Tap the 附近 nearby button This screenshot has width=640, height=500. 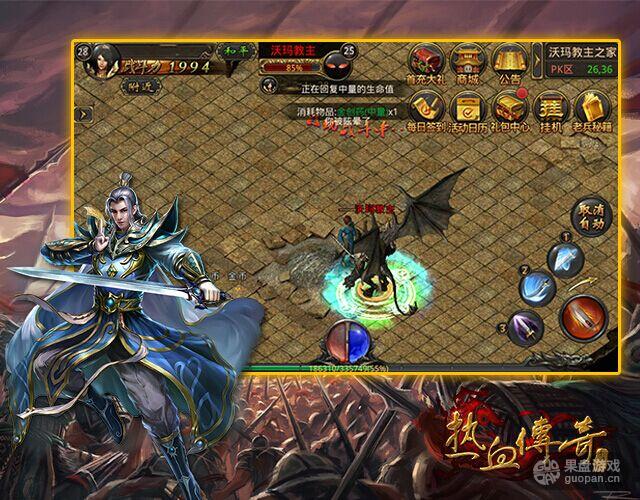click(132, 89)
